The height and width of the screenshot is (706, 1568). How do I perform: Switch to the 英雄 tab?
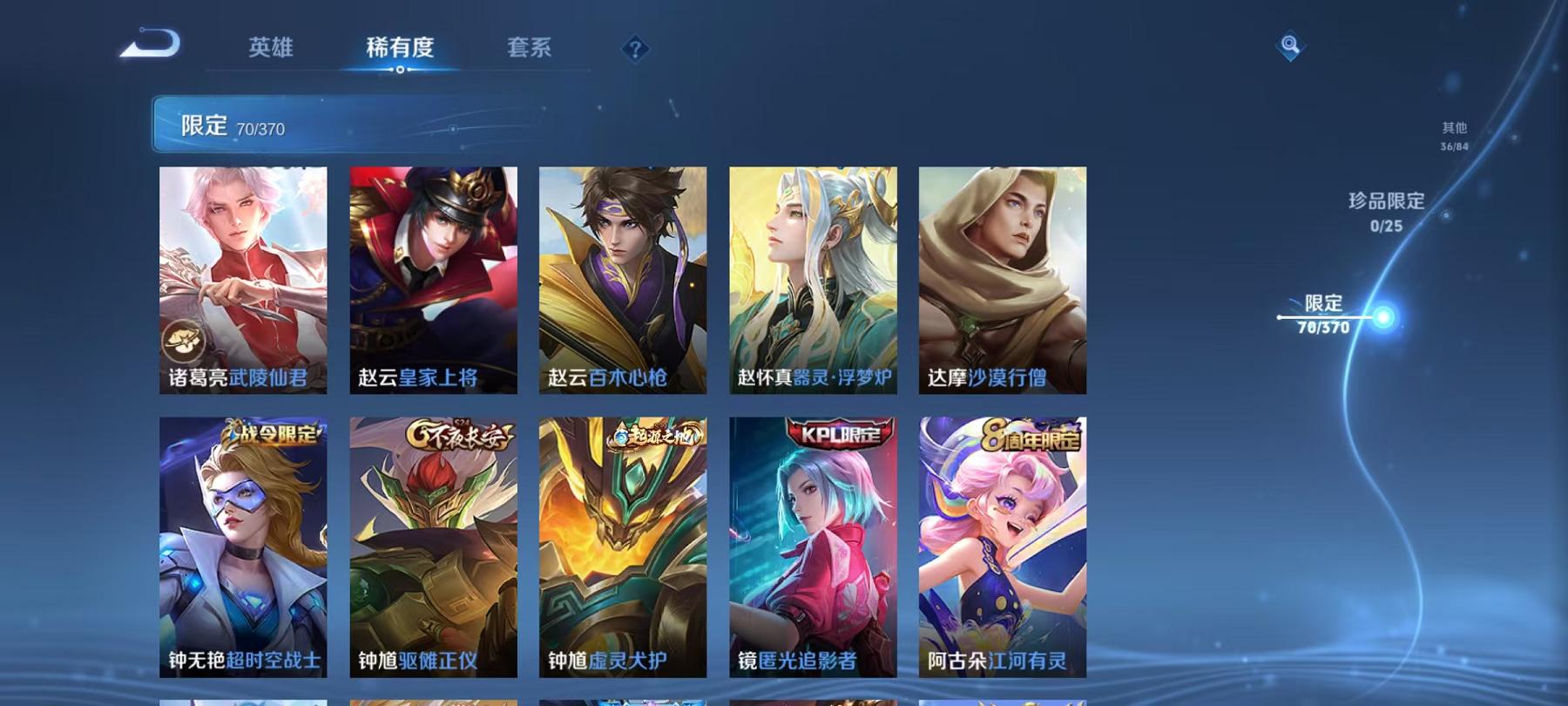272,50
